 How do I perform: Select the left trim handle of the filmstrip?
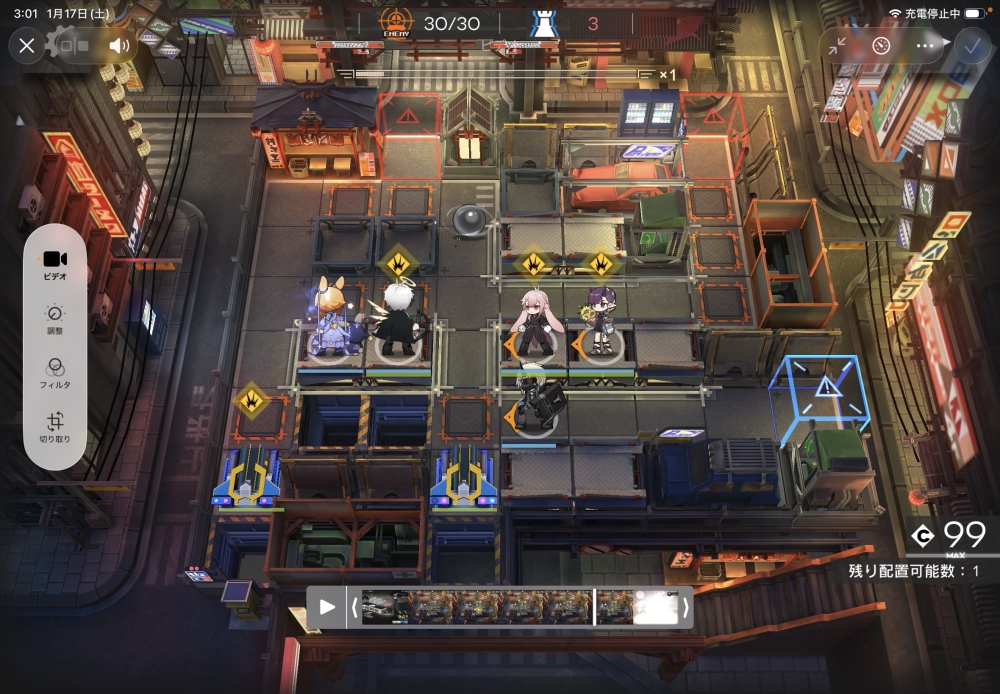[x=353, y=607]
